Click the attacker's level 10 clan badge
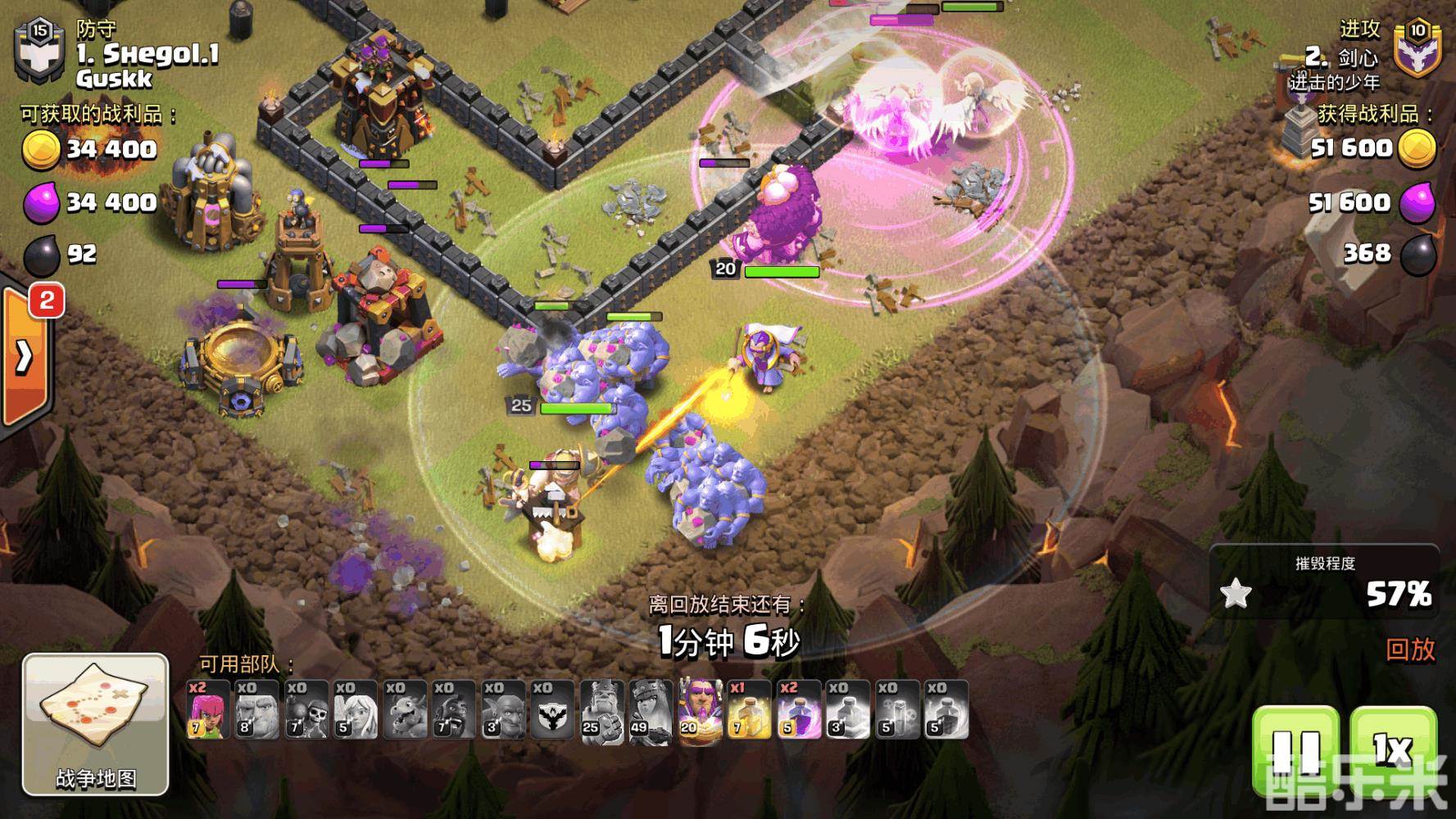 tap(1417, 48)
